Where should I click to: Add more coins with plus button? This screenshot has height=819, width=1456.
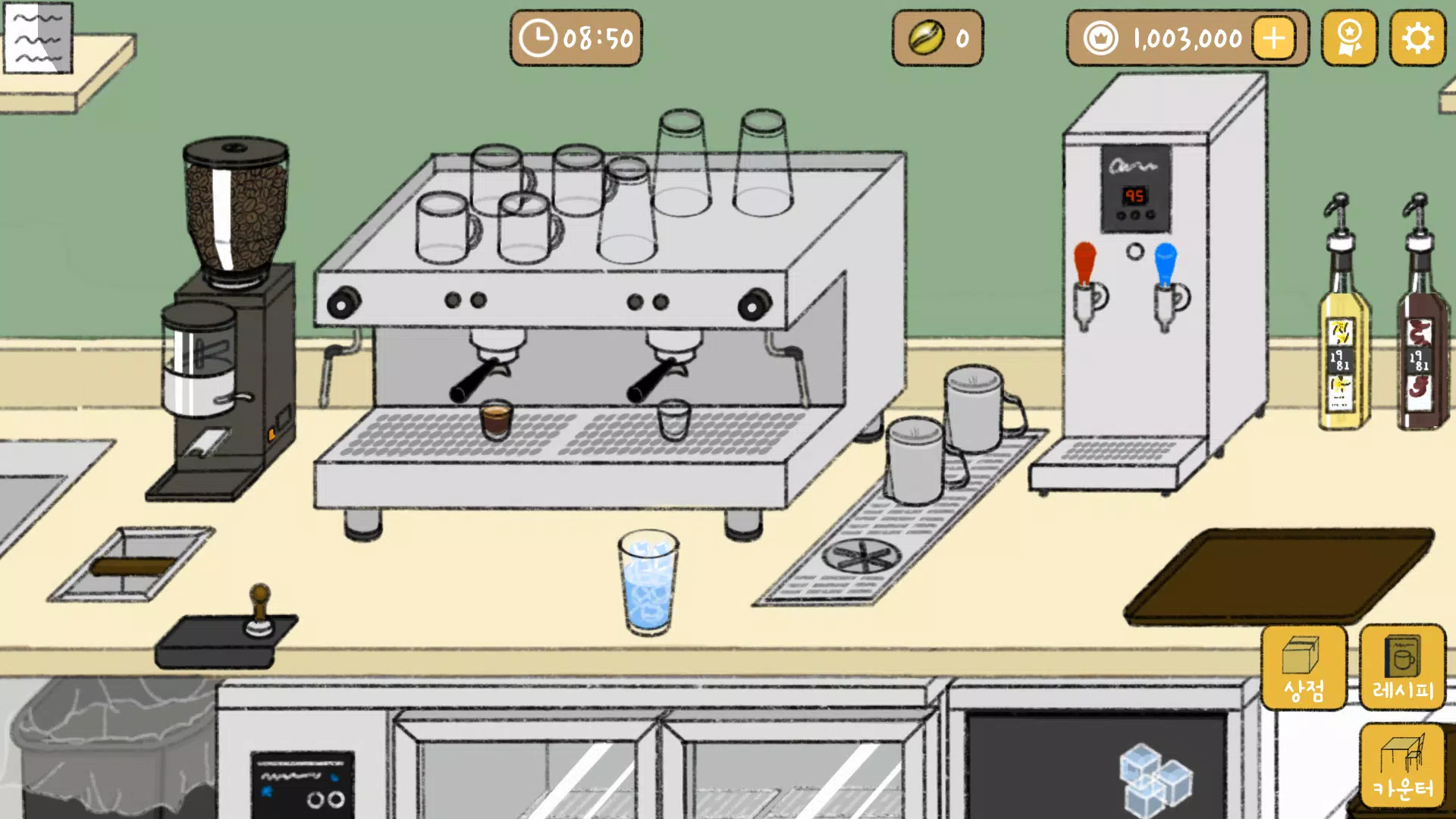pyautogui.click(x=1274, y=38)
